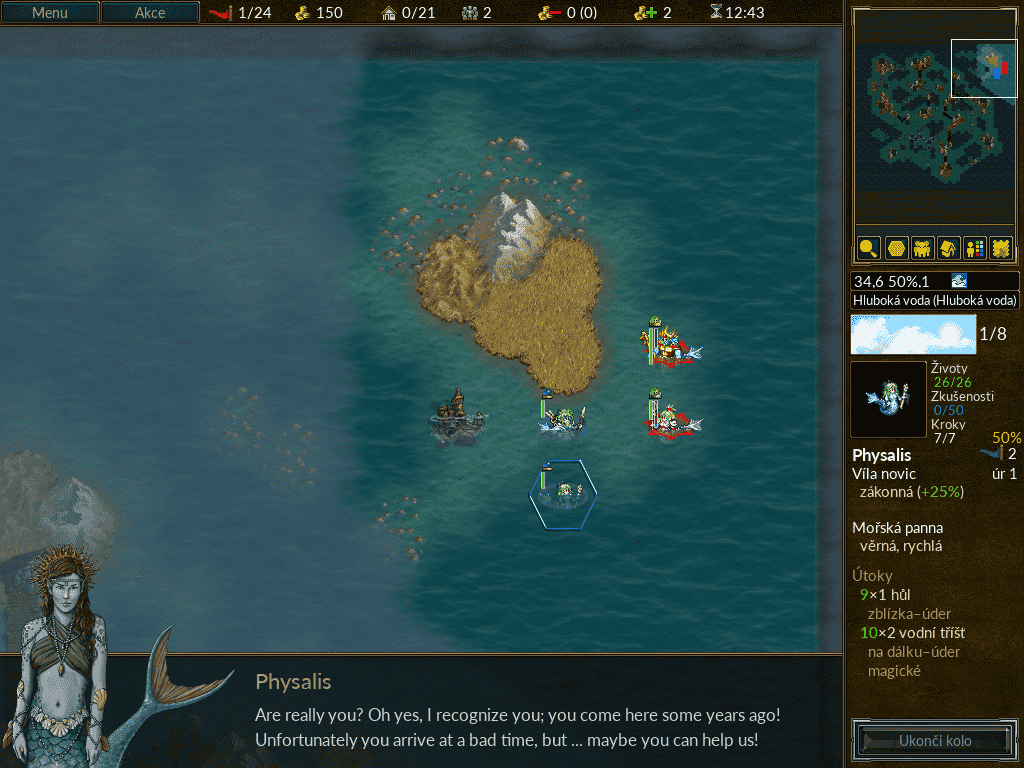This screenshot has height=768, width=1024.
Task: Activate the magnifying glass zoom button
Action: (868, 247)
